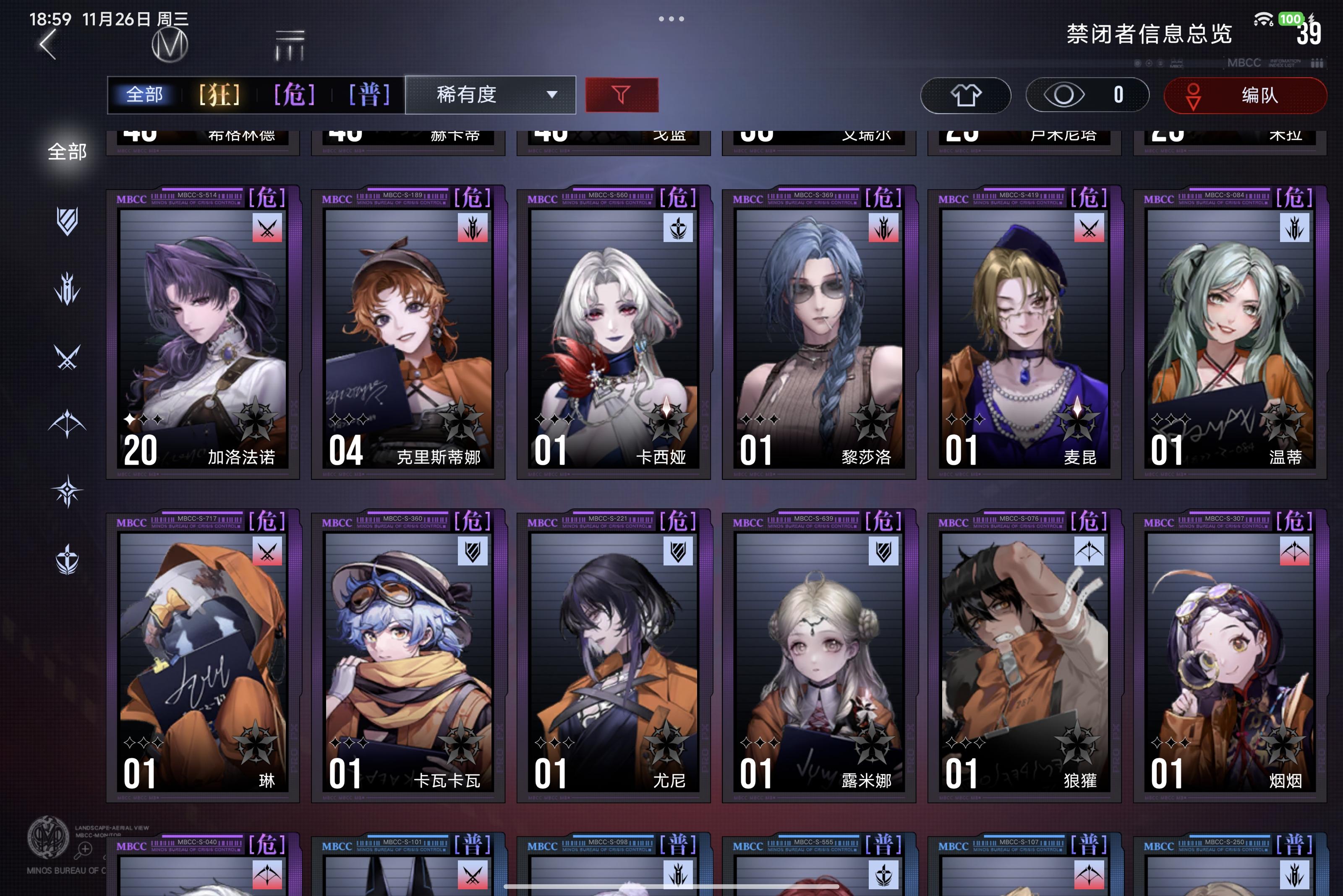
Task: Expand the top-center three-dot menu
Action: point(671,19)
